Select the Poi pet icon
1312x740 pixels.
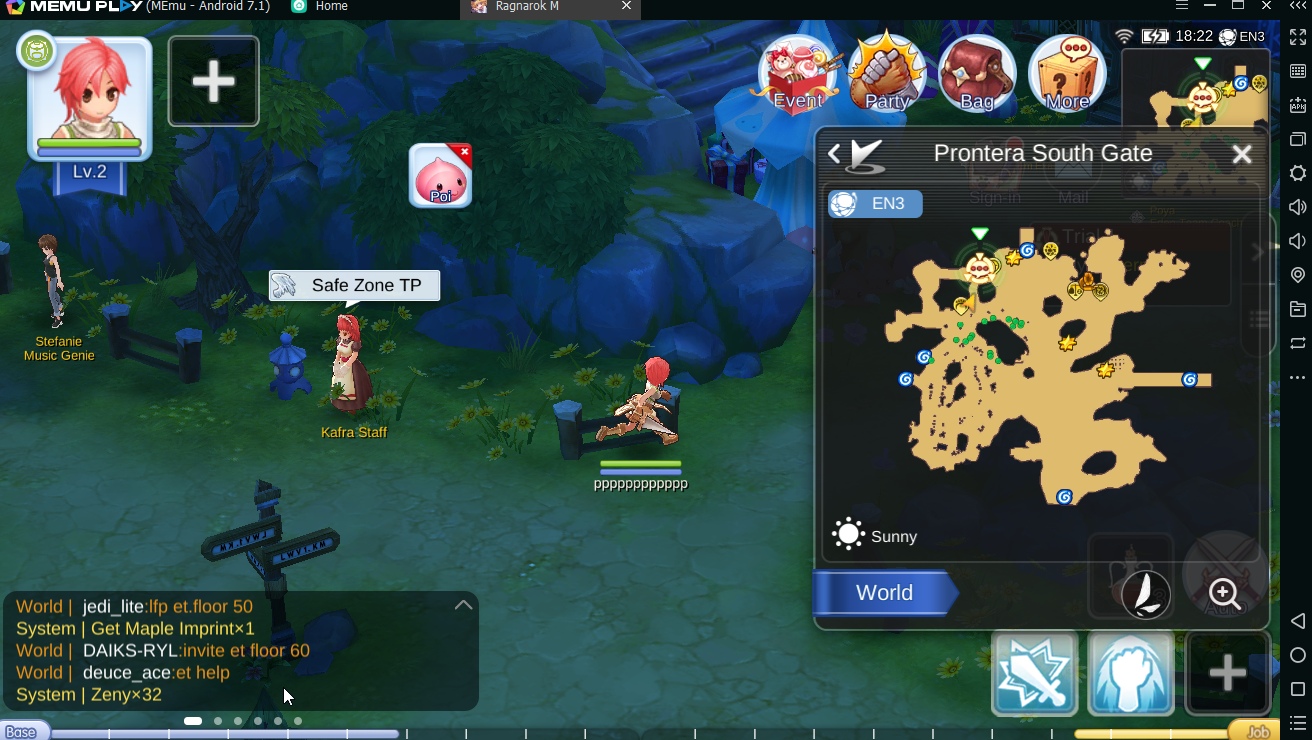click(x=438, y=176)
